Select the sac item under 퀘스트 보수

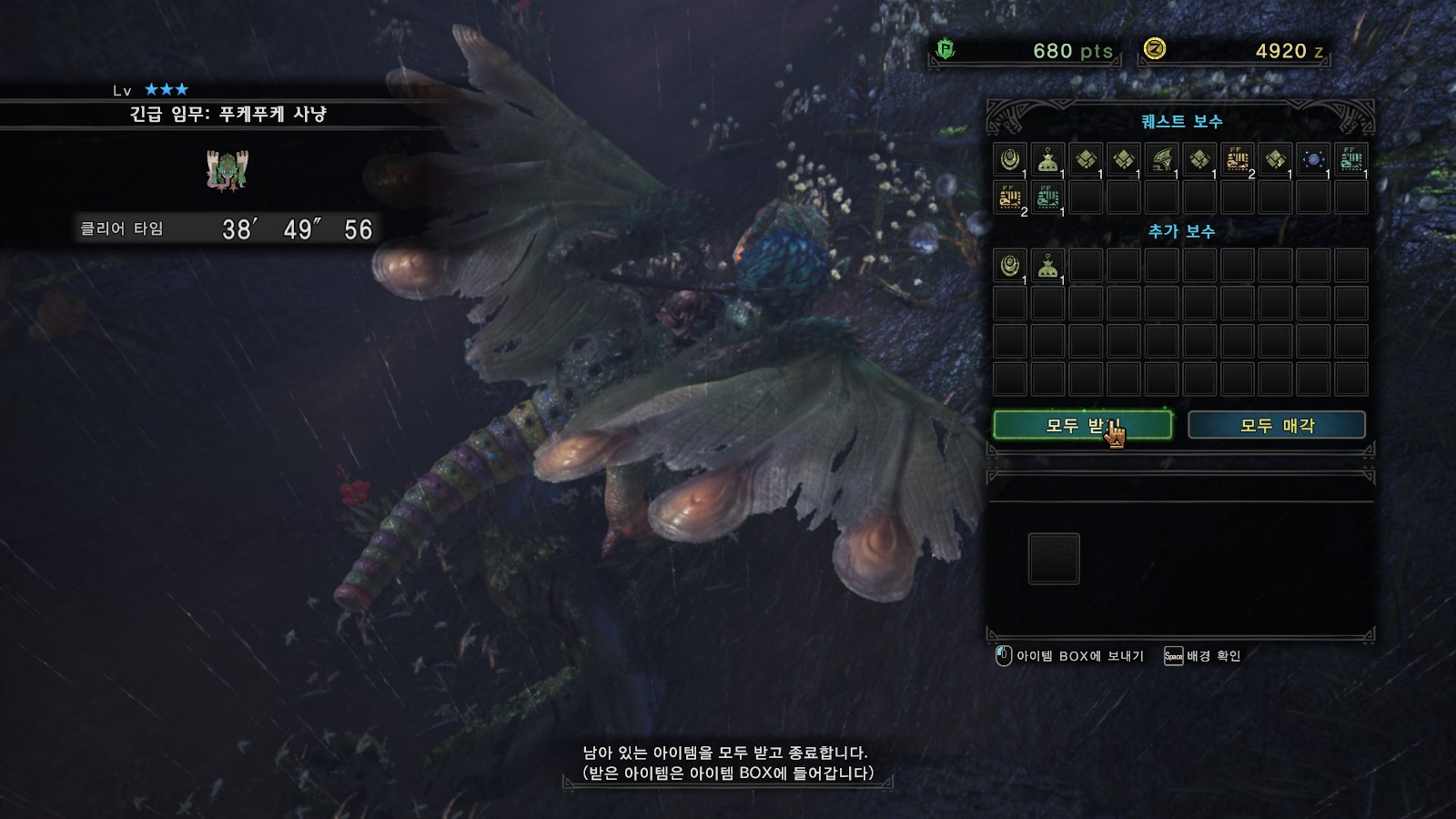click(x=1047, y=159)
